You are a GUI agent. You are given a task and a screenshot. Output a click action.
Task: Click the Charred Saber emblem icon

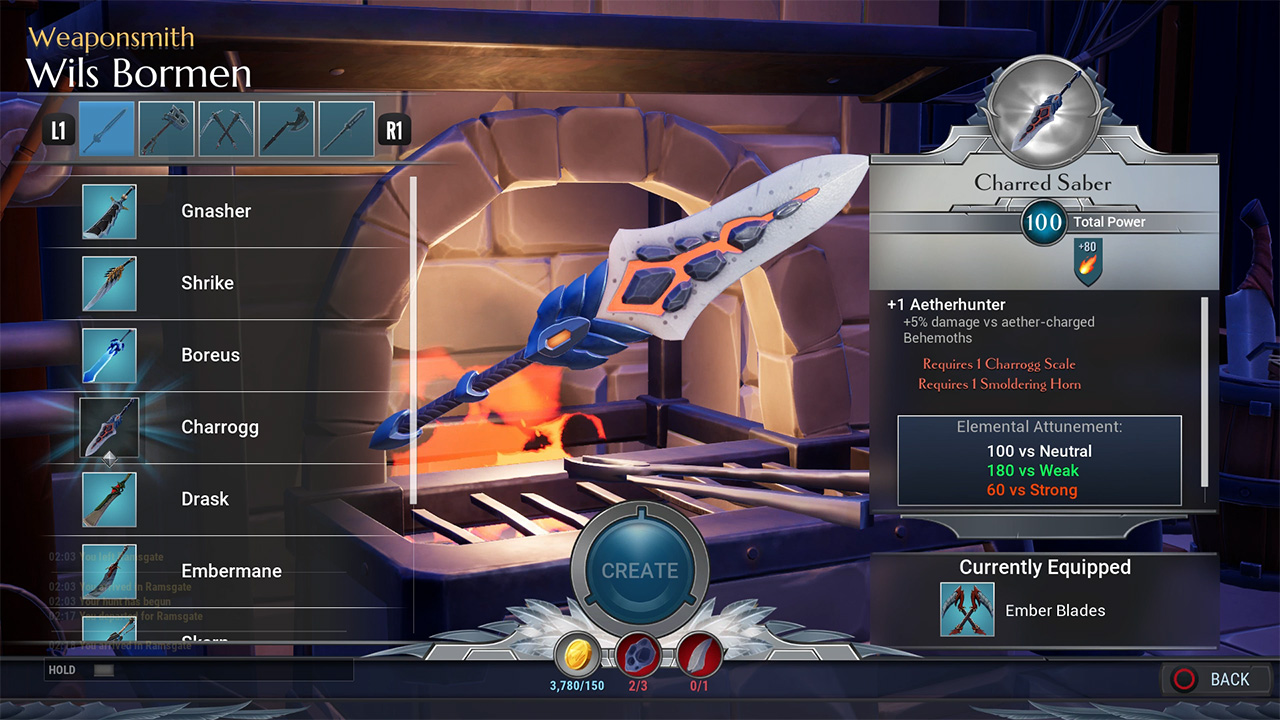[1043, 107]
